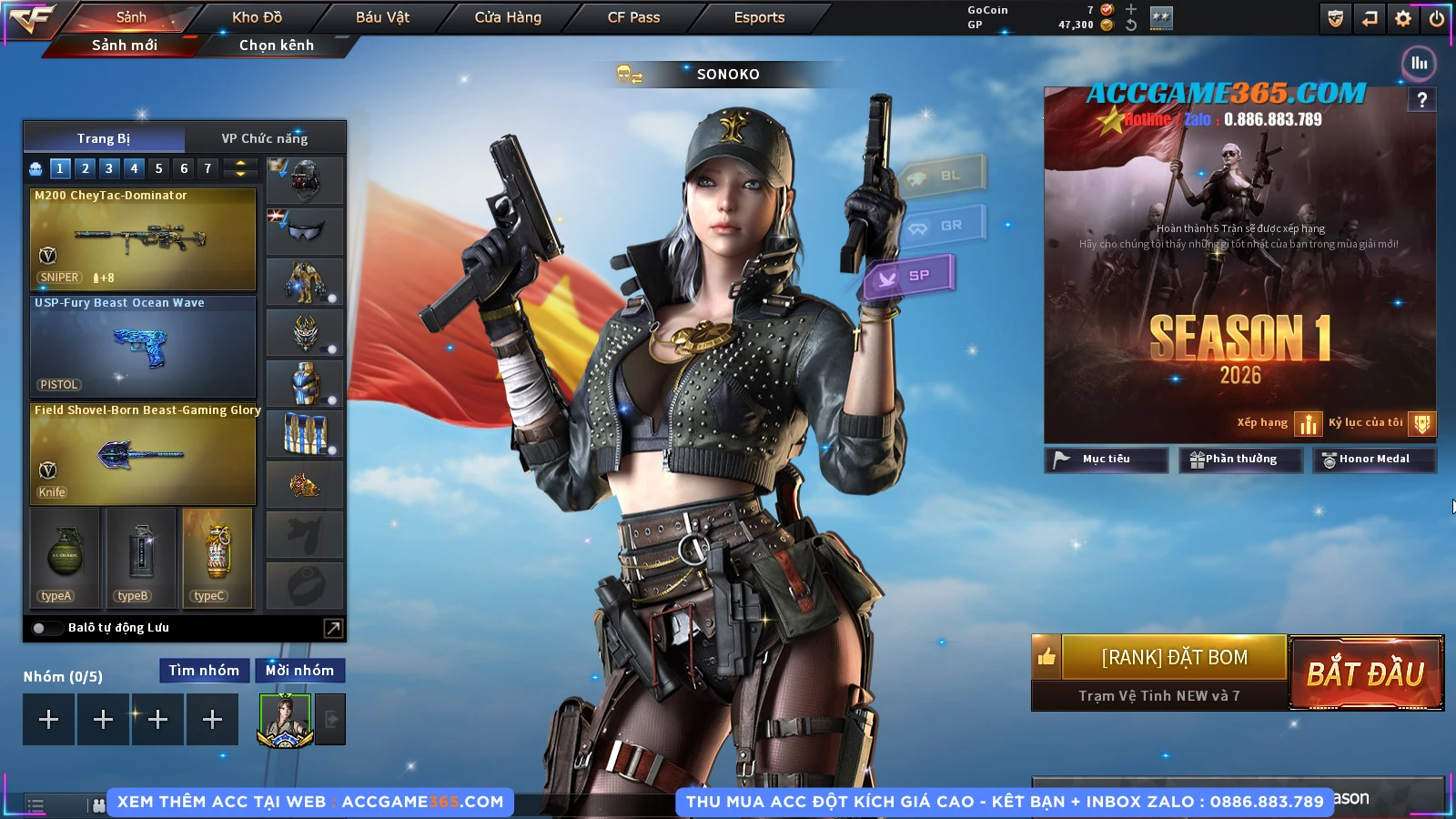Open the settings gear icon

point(1403,18)
